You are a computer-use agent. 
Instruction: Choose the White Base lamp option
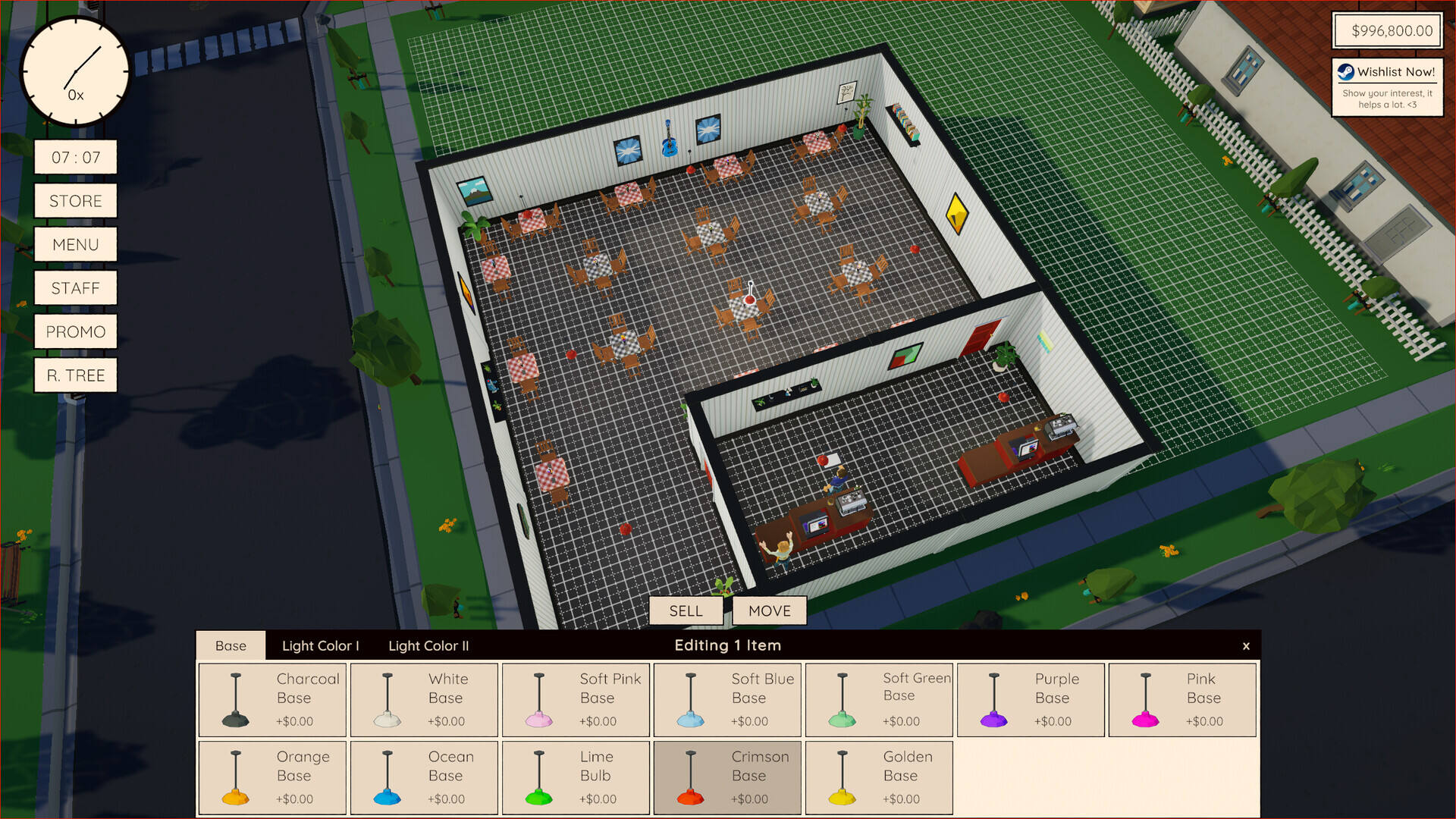[x=424, y=699]
